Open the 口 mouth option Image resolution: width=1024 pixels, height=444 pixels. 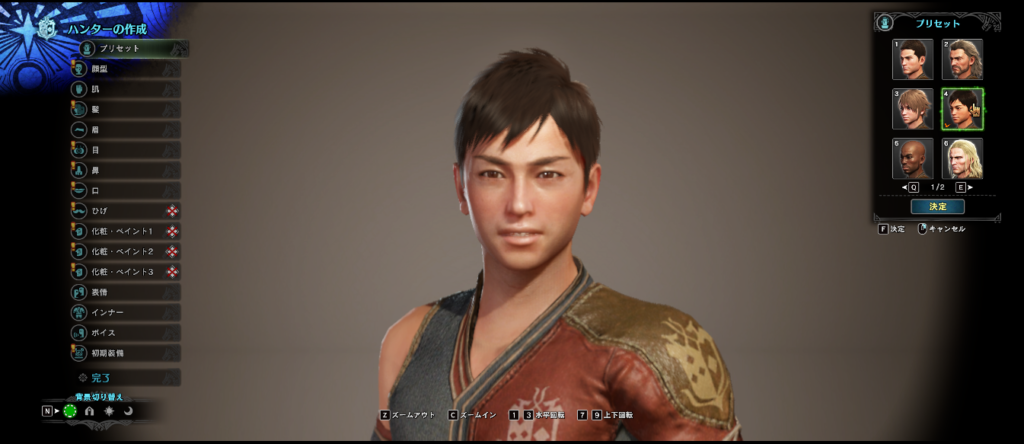tap(125, 190)
